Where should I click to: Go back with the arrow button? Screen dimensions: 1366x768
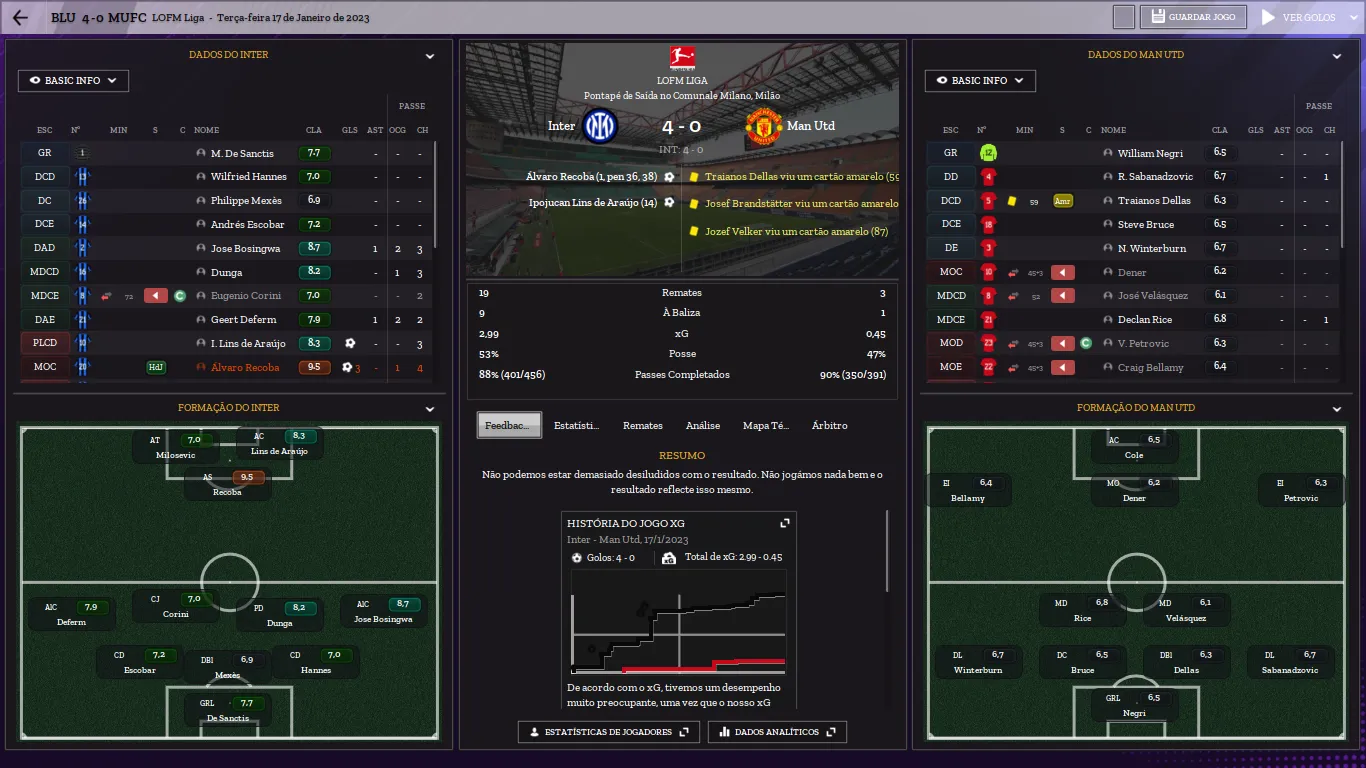tap(20, 17)
